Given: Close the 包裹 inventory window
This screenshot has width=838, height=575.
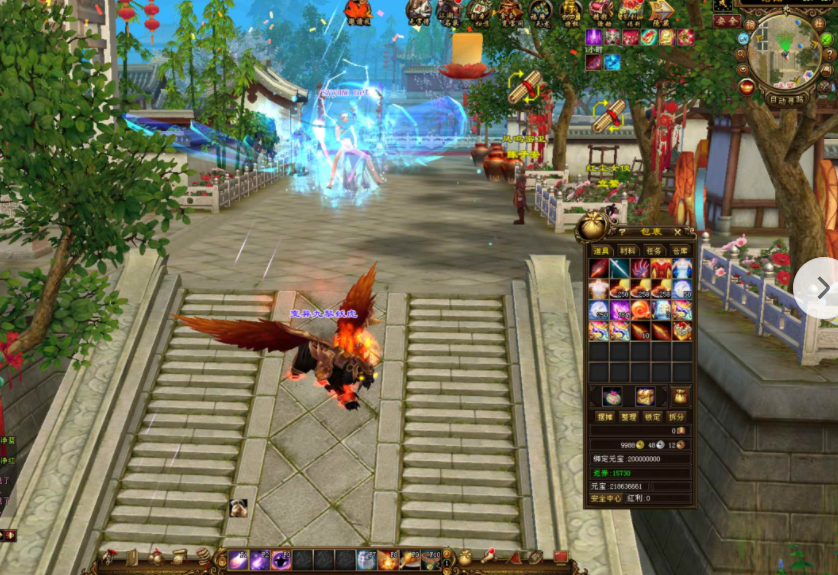Looking at the screenshot, I should click(678, 231).
